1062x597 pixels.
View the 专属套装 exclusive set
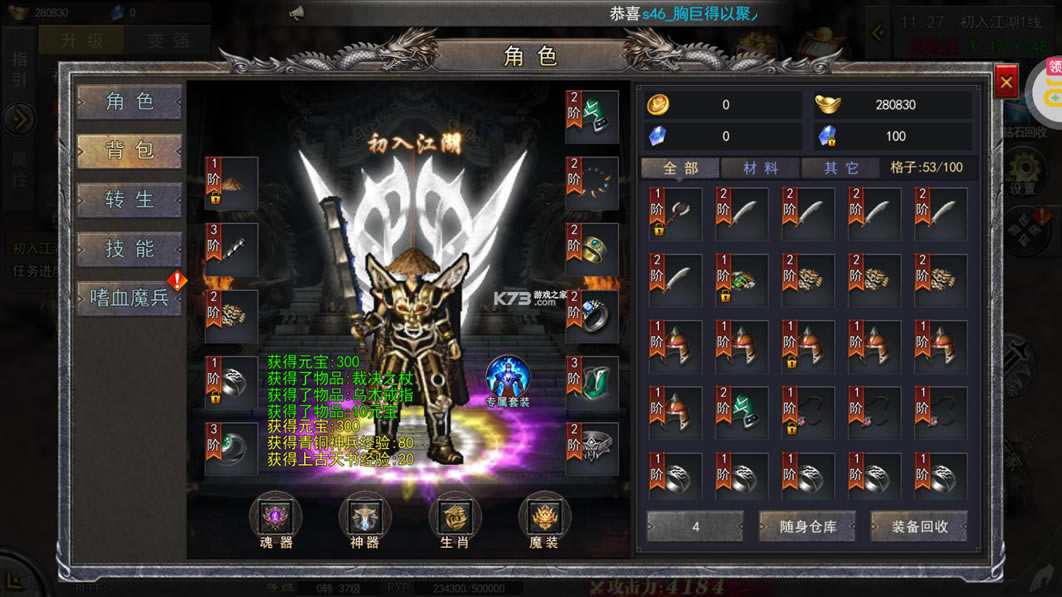point(509,381)
